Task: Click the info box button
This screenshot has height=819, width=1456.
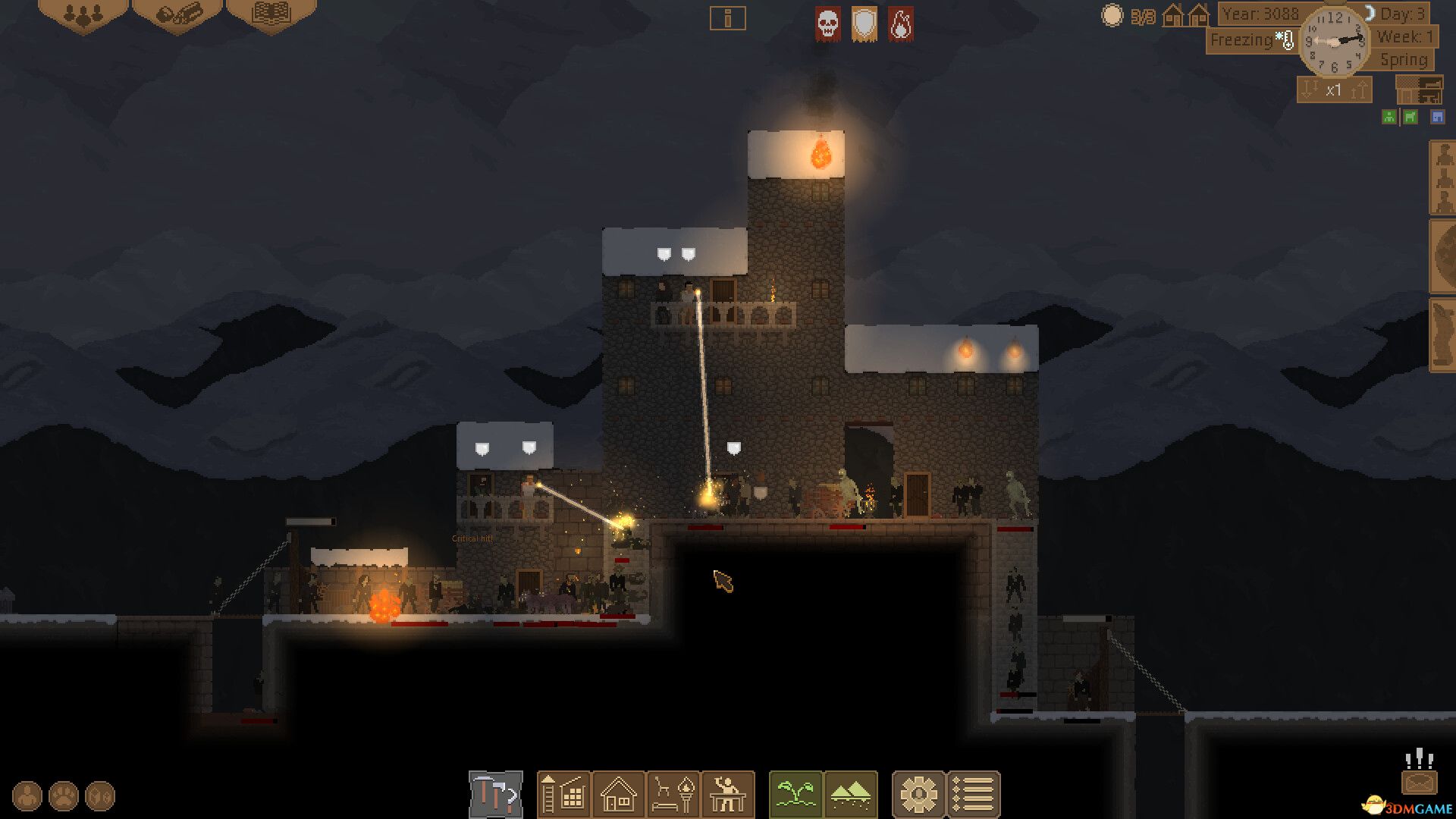Action: pyautogui.click(x=727, y=18)
